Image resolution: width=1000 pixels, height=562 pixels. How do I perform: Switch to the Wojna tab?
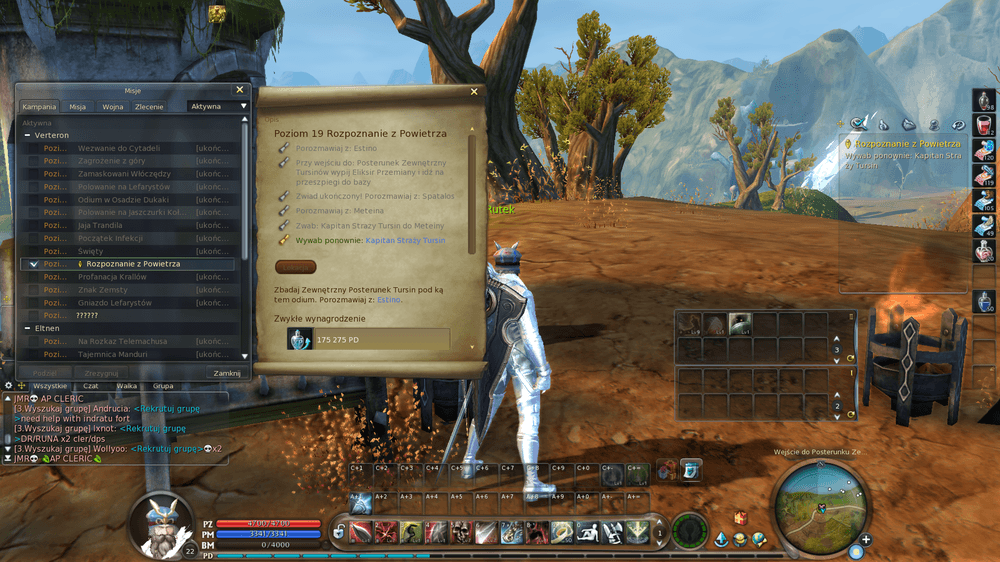click(x=112, y=106)
